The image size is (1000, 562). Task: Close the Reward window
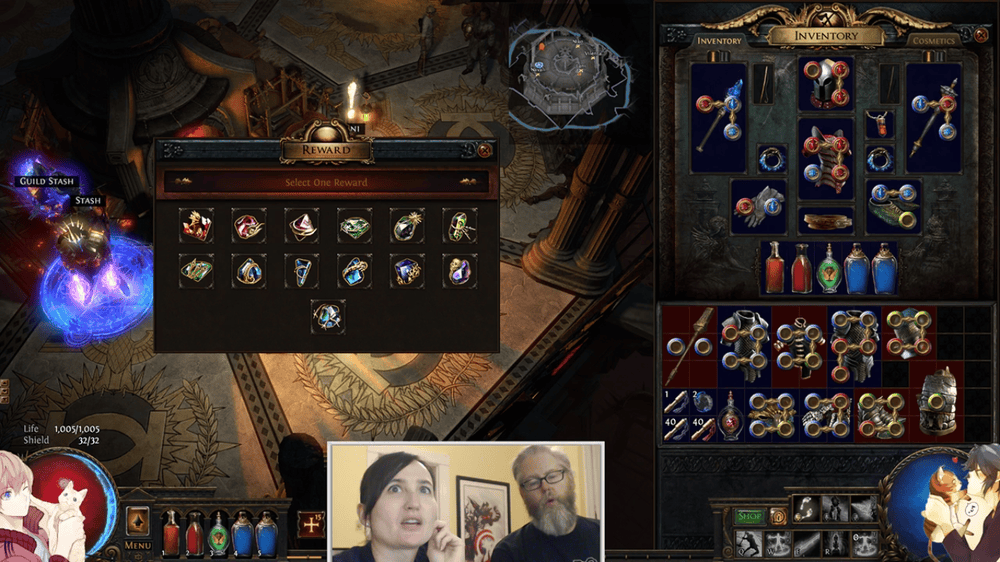(x=485, y=150)
